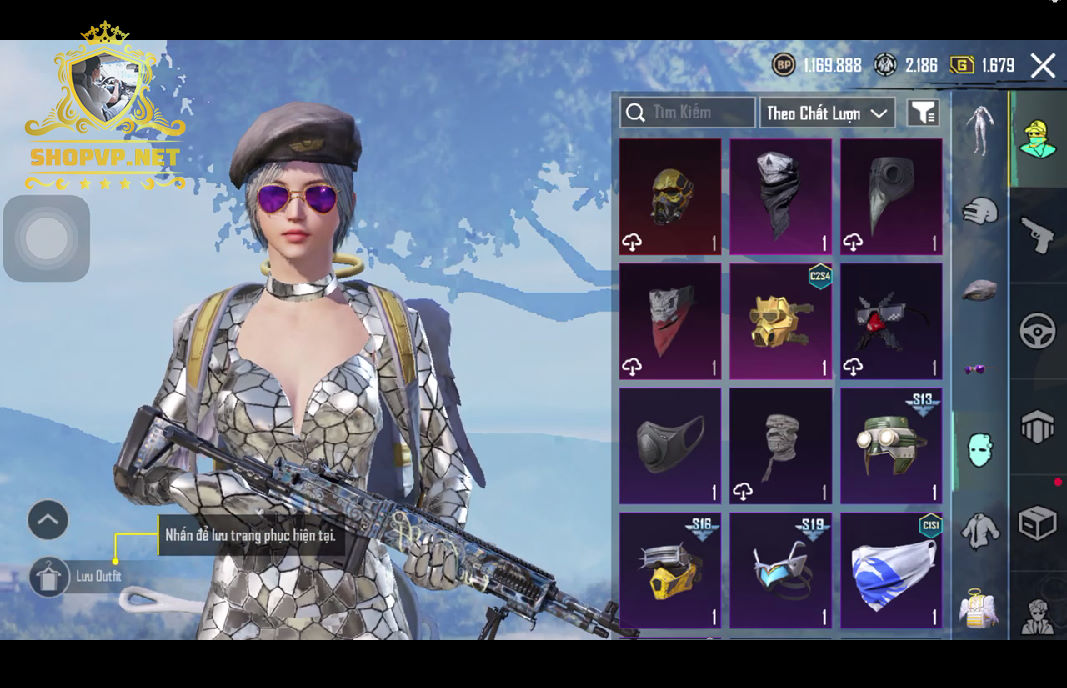Click the round up-arrow expand button
This screenshot has width=1067, height=688.
48,520
